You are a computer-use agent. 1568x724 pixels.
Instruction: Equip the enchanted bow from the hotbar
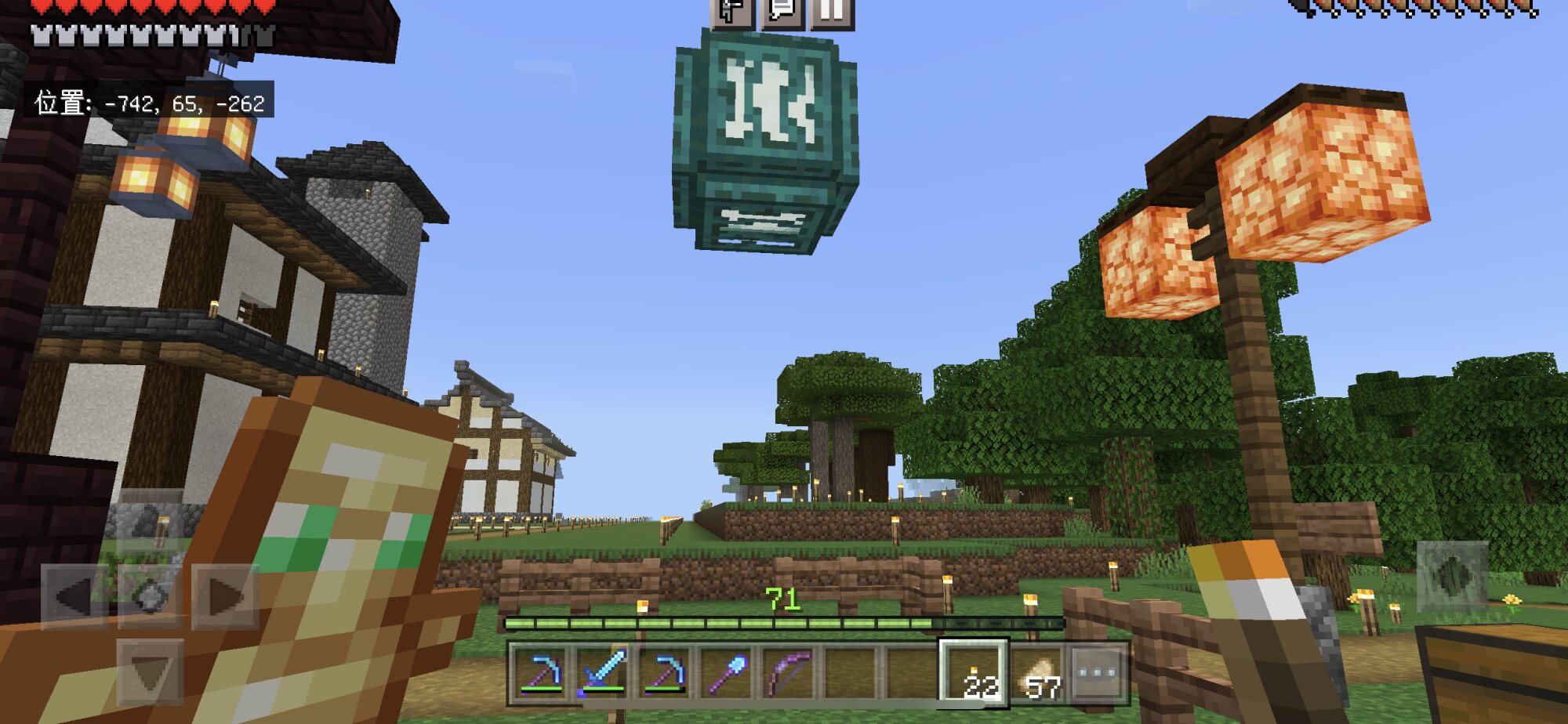(x=789, y=674)
